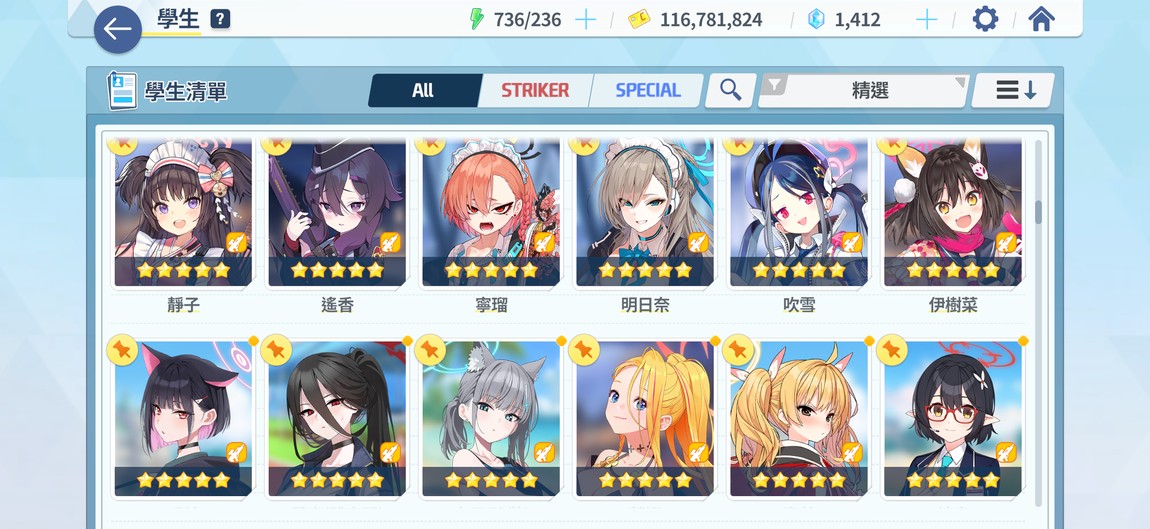The width and height of the screenshot is (1150, 529).
Task: Add blue gems with the plus button
Action: click(x=927, y=20)
